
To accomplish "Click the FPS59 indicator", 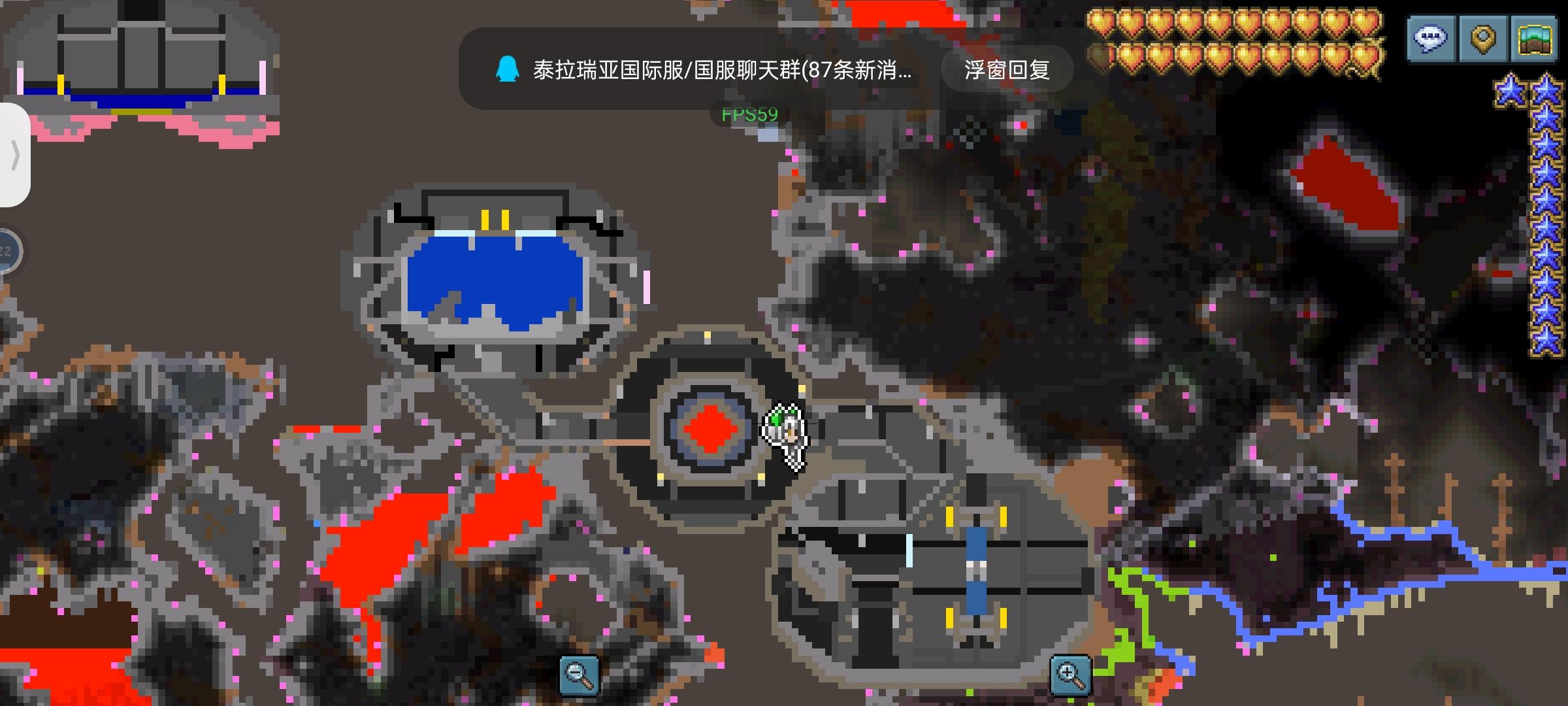I will [749, 112].
